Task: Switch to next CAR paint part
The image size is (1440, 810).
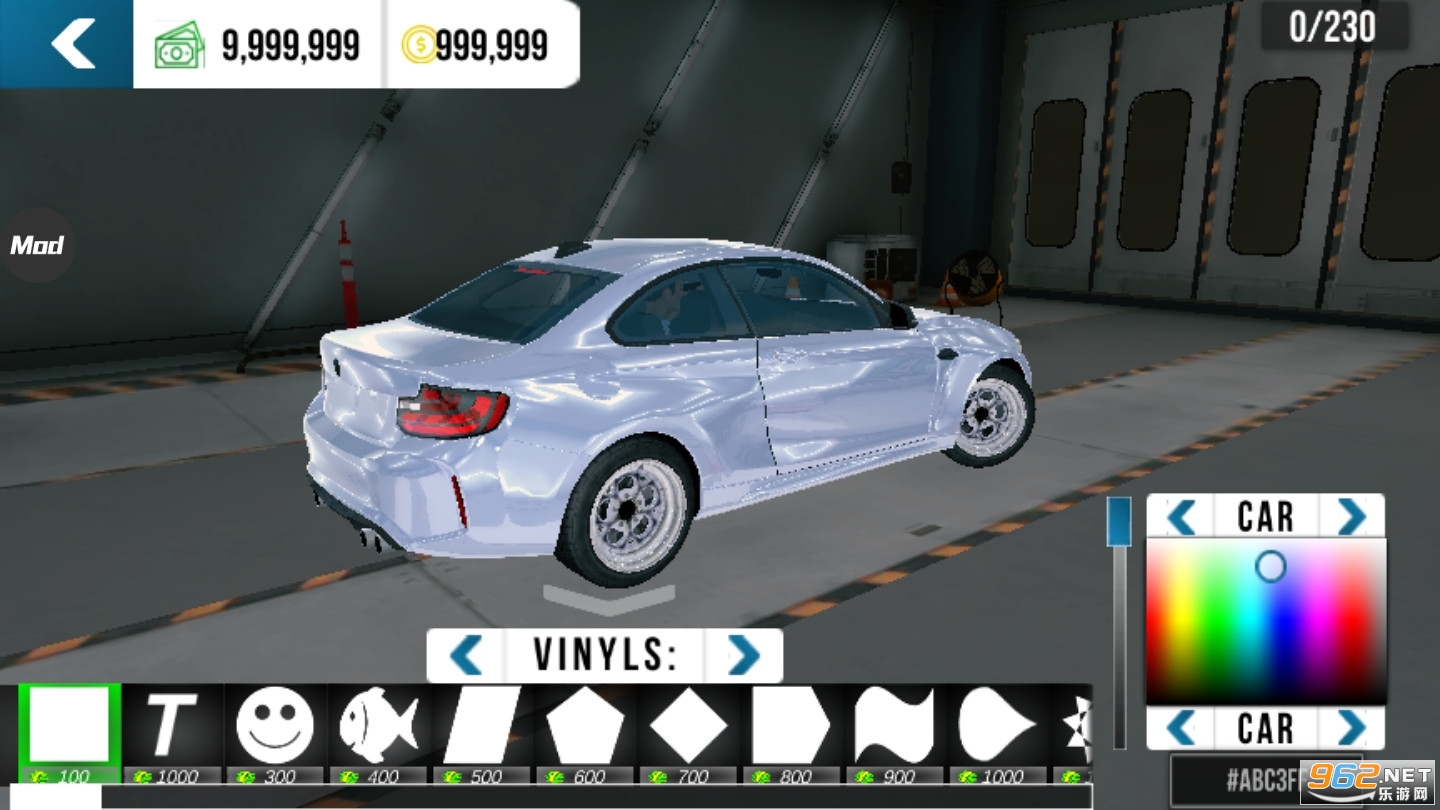Action: tap(1352, 516)
